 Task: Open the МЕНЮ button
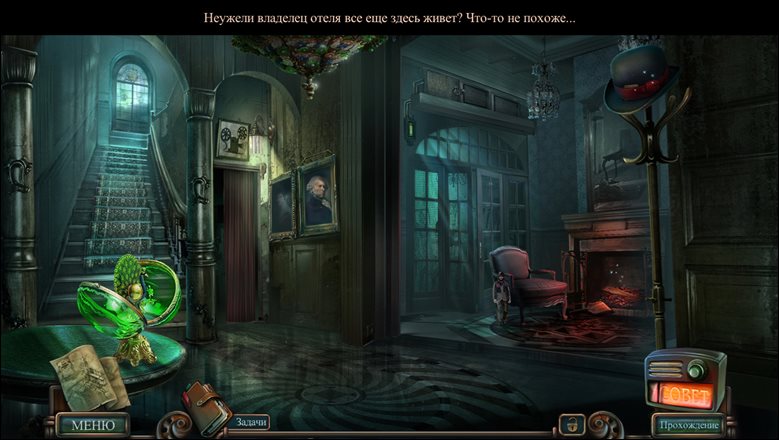[x=92, y=425]
